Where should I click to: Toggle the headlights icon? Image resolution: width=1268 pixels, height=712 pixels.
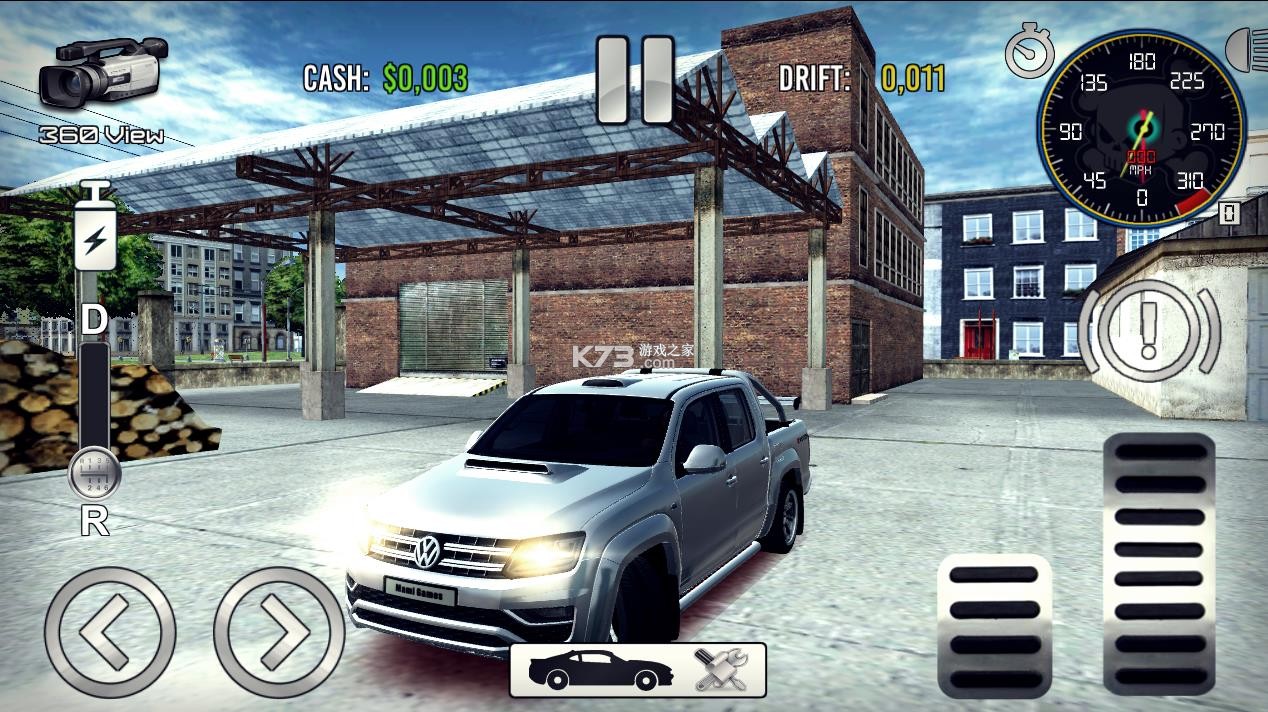click(1246, 50)
